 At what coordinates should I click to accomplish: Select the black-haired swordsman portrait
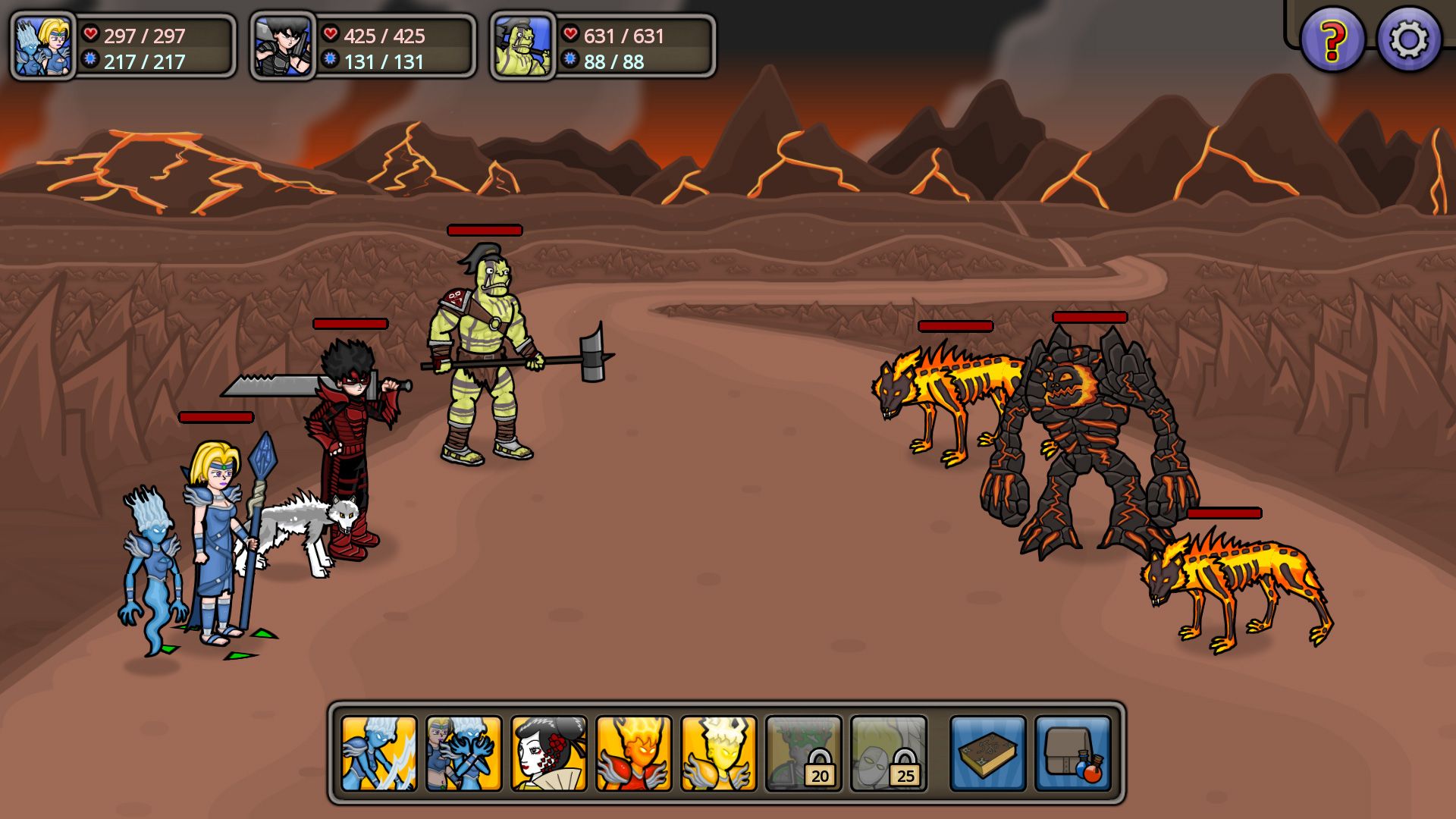pos(283,47)
